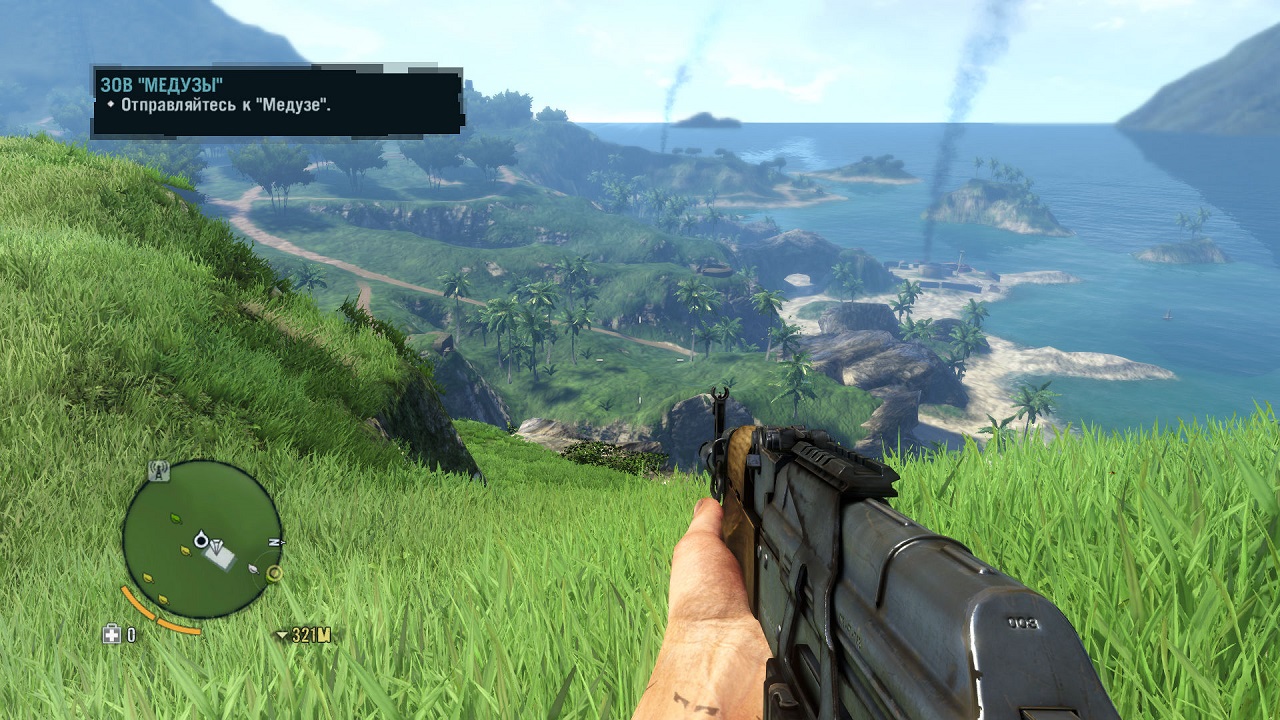Click the circular minimap
The width and height of the screenshot is (1280, 720).
coord(202,539)
